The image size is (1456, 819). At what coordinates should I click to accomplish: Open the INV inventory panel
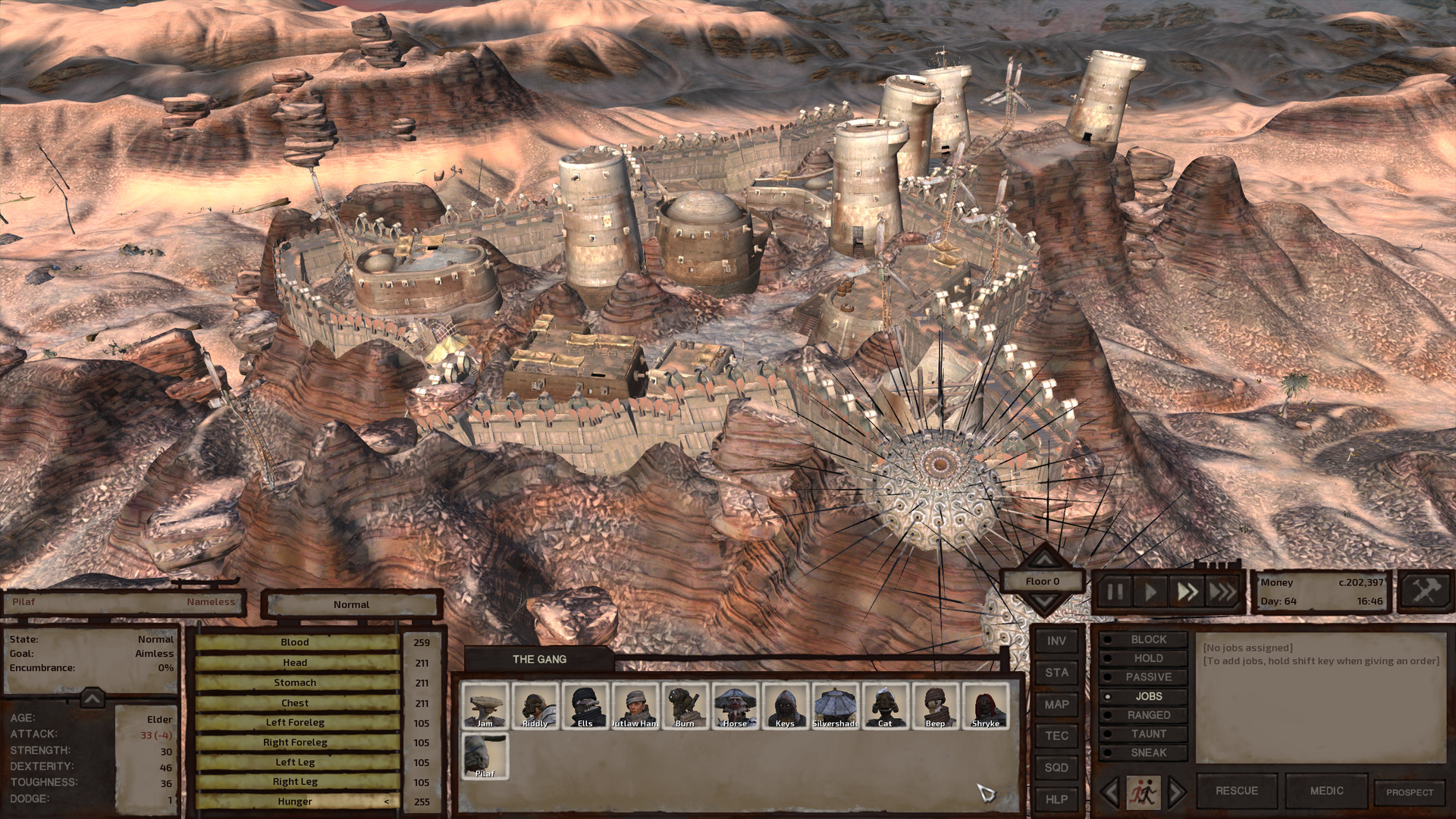1056,641
